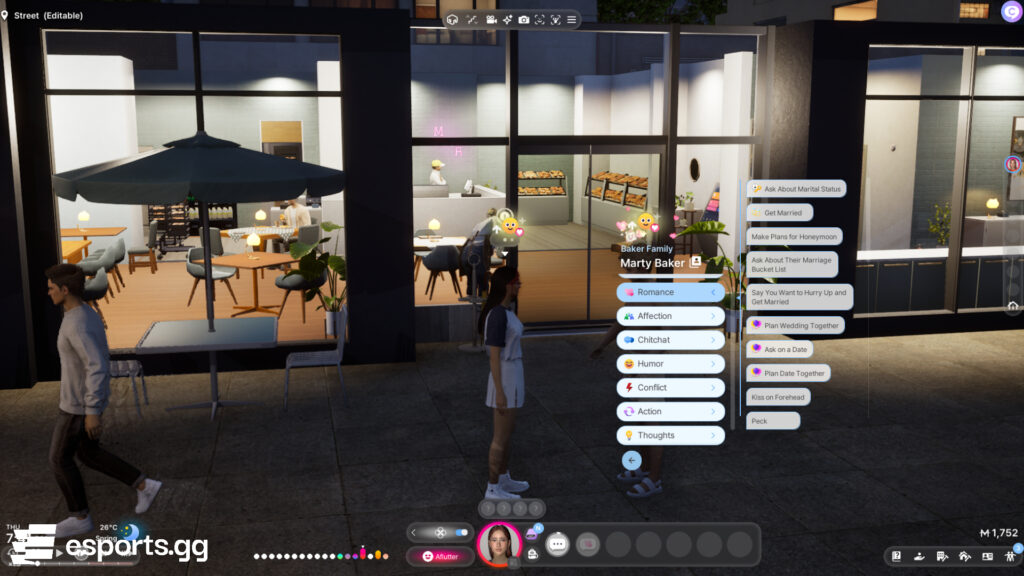Select the Peck interaction
Screen dimensions: 1024x576
pyautogui.click(x=773, y=421)
